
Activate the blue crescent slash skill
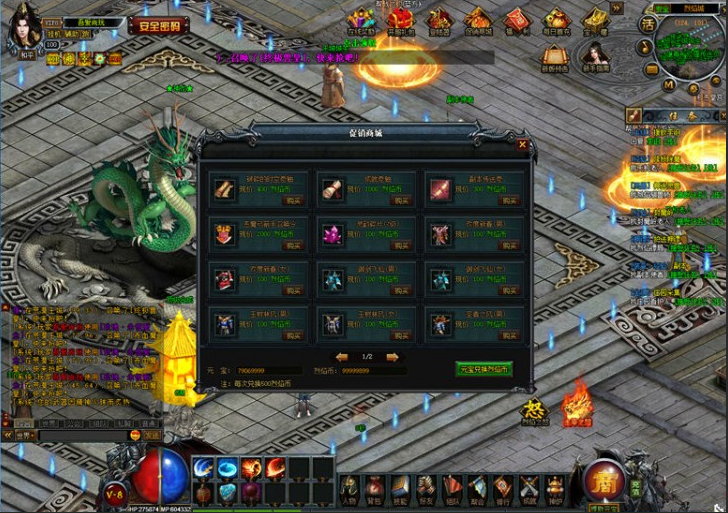[x=205, y=468]
